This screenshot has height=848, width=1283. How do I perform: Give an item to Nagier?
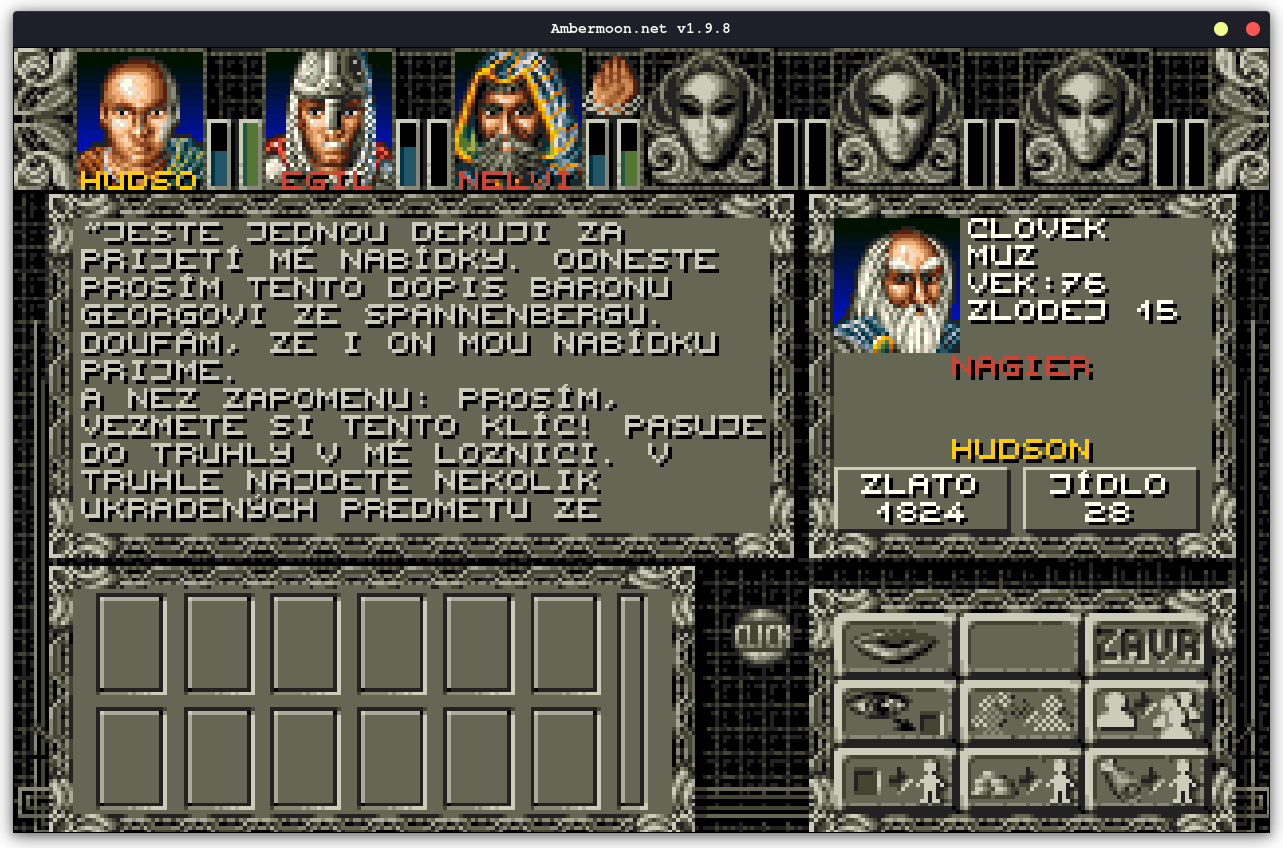(895, 779)
